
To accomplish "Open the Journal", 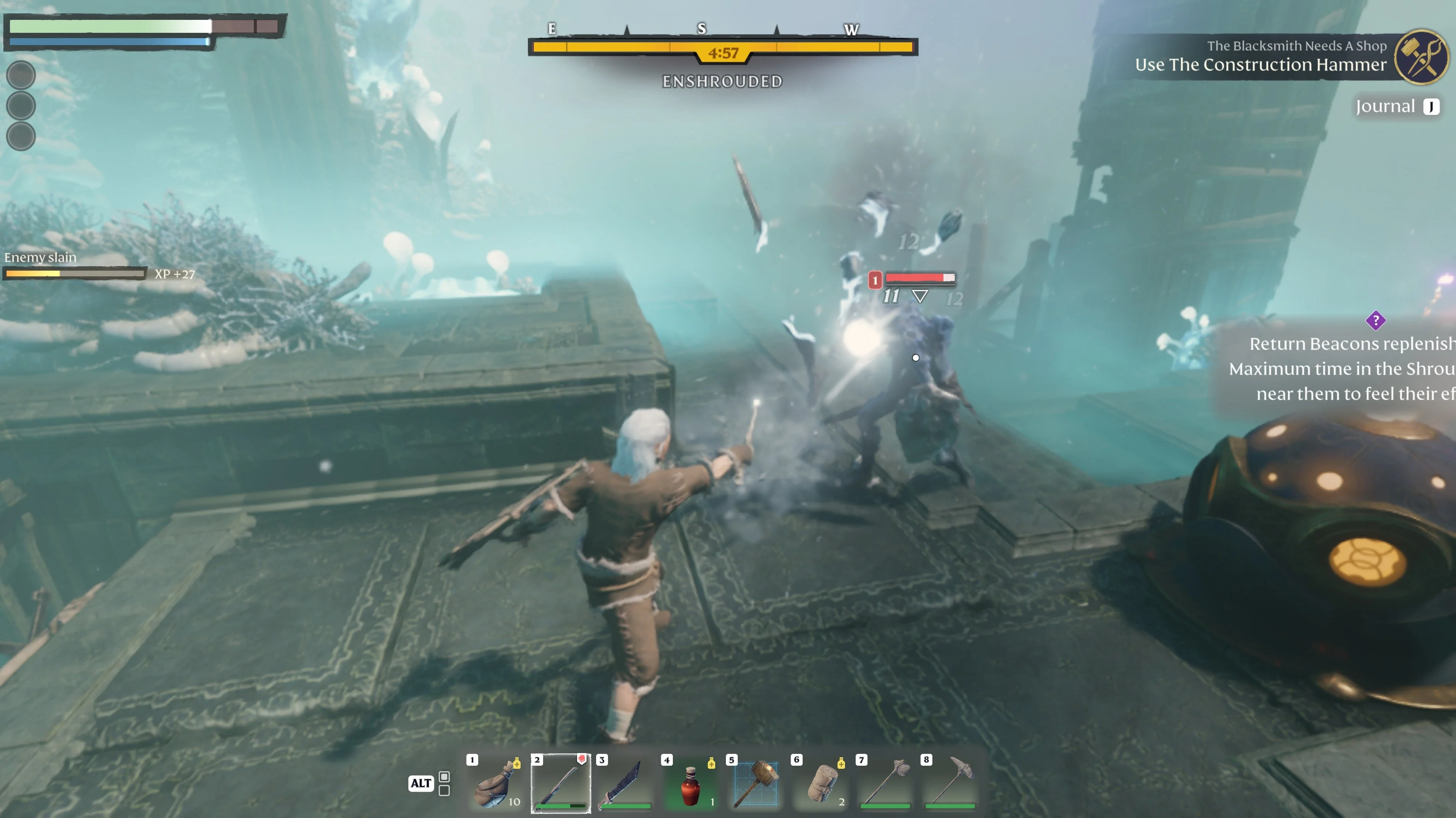I will [1396, 106].
